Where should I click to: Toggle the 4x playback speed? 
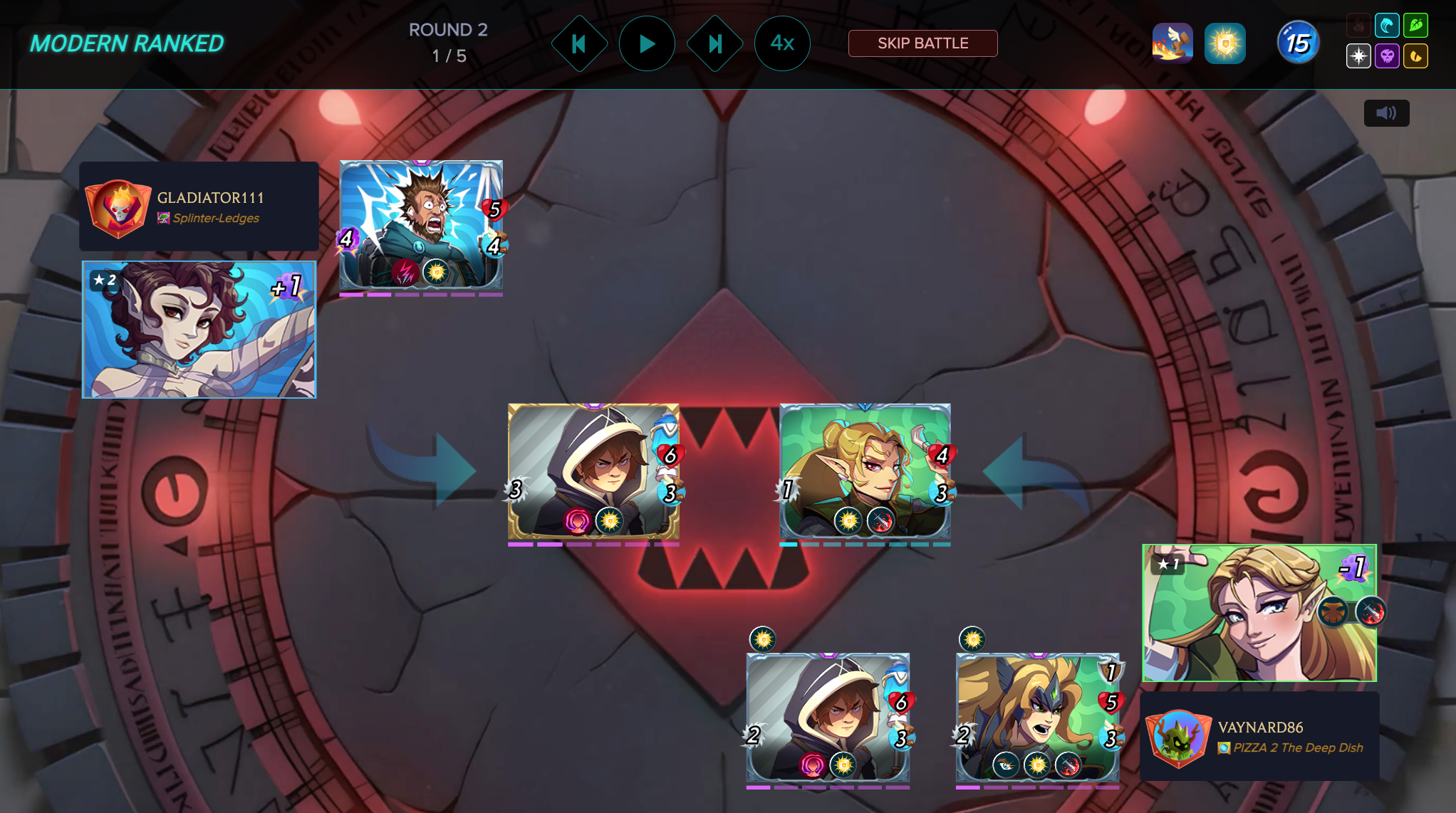[781, 44]
